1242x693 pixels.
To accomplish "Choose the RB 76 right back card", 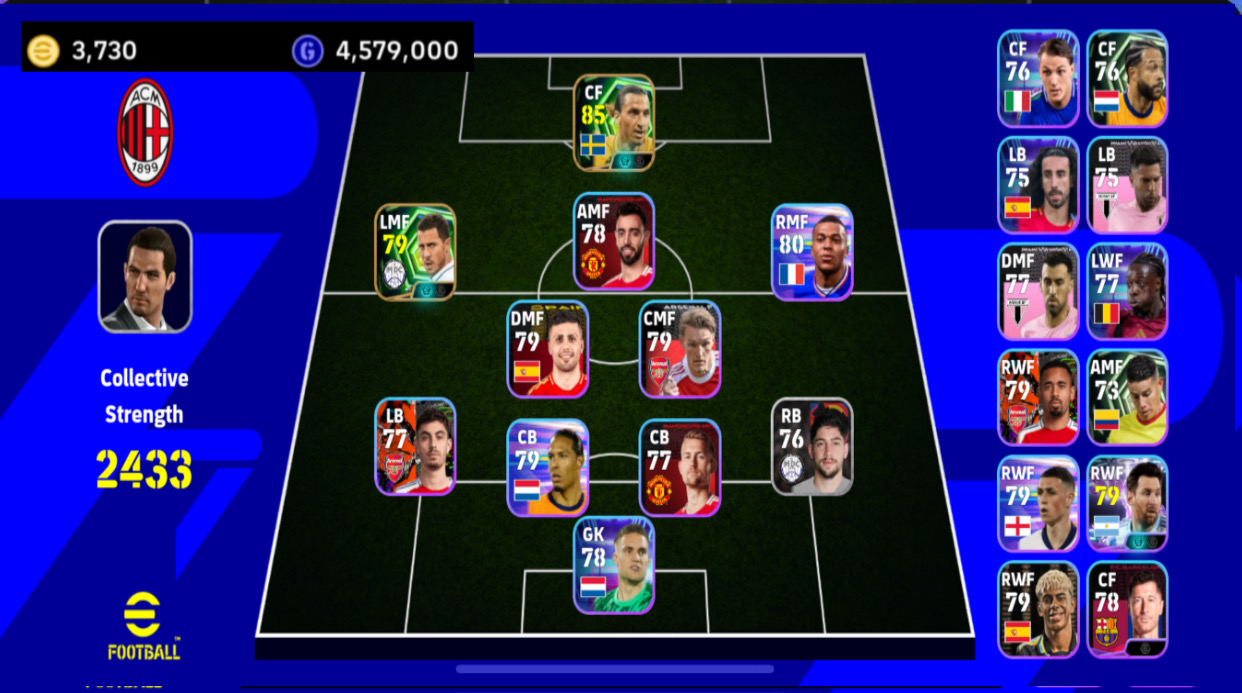I will [x=812, y=446].
